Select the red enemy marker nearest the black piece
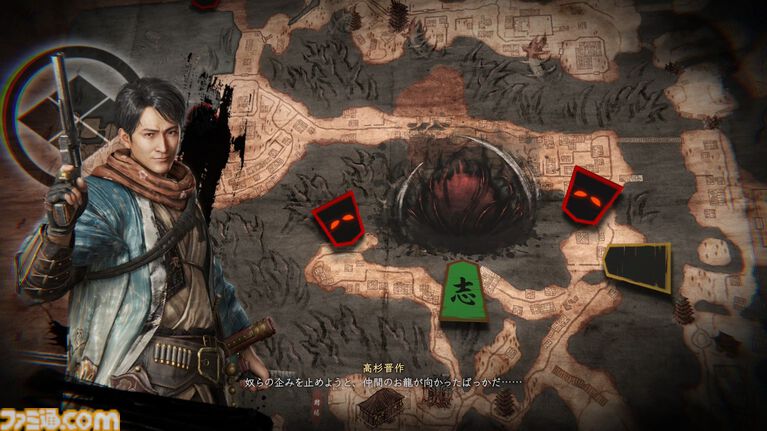 point(591,195)
